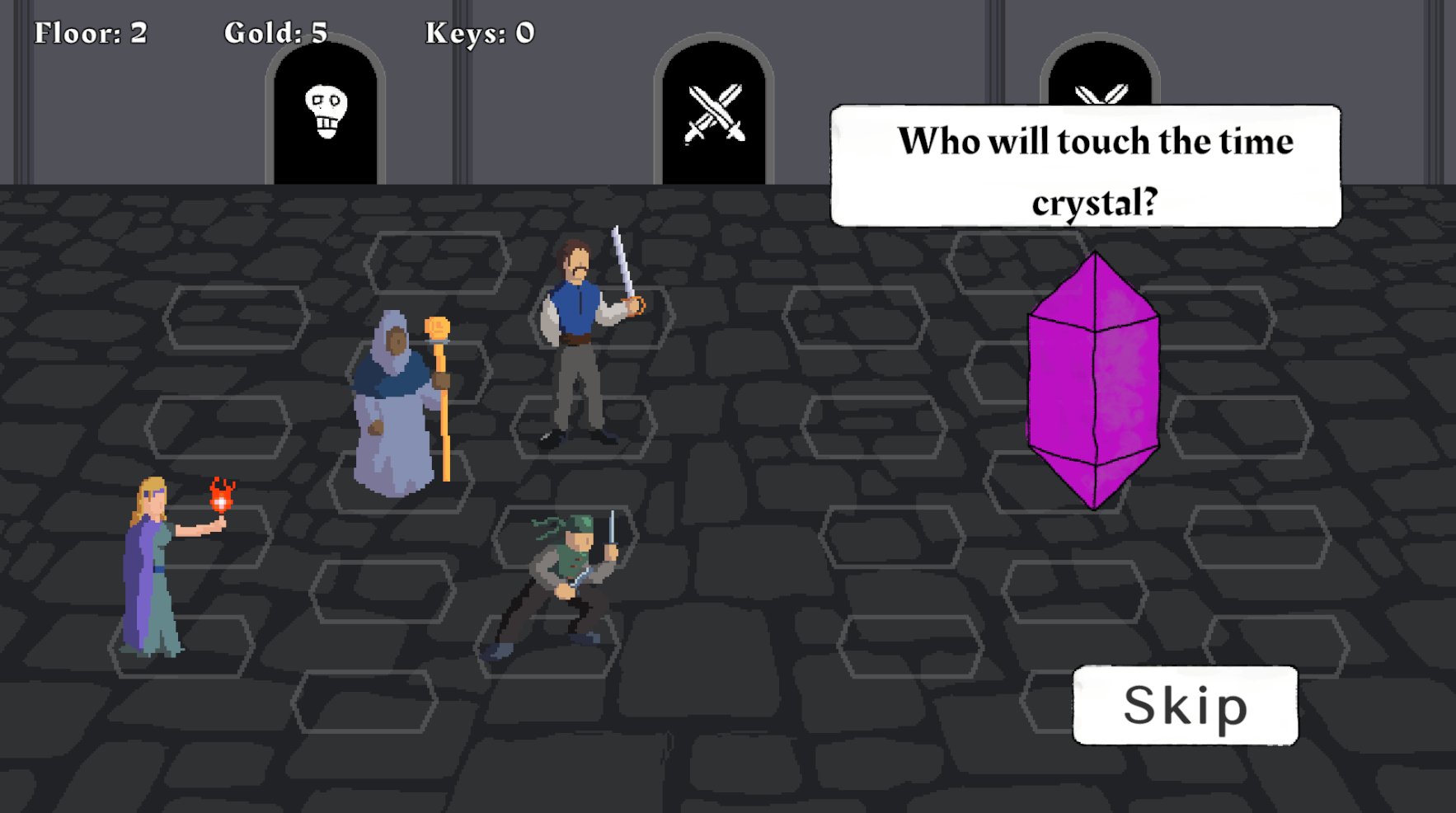Screen dimensions: 1456x813
Task: Click the Keys: 0 counter
Action: point(478,31)
